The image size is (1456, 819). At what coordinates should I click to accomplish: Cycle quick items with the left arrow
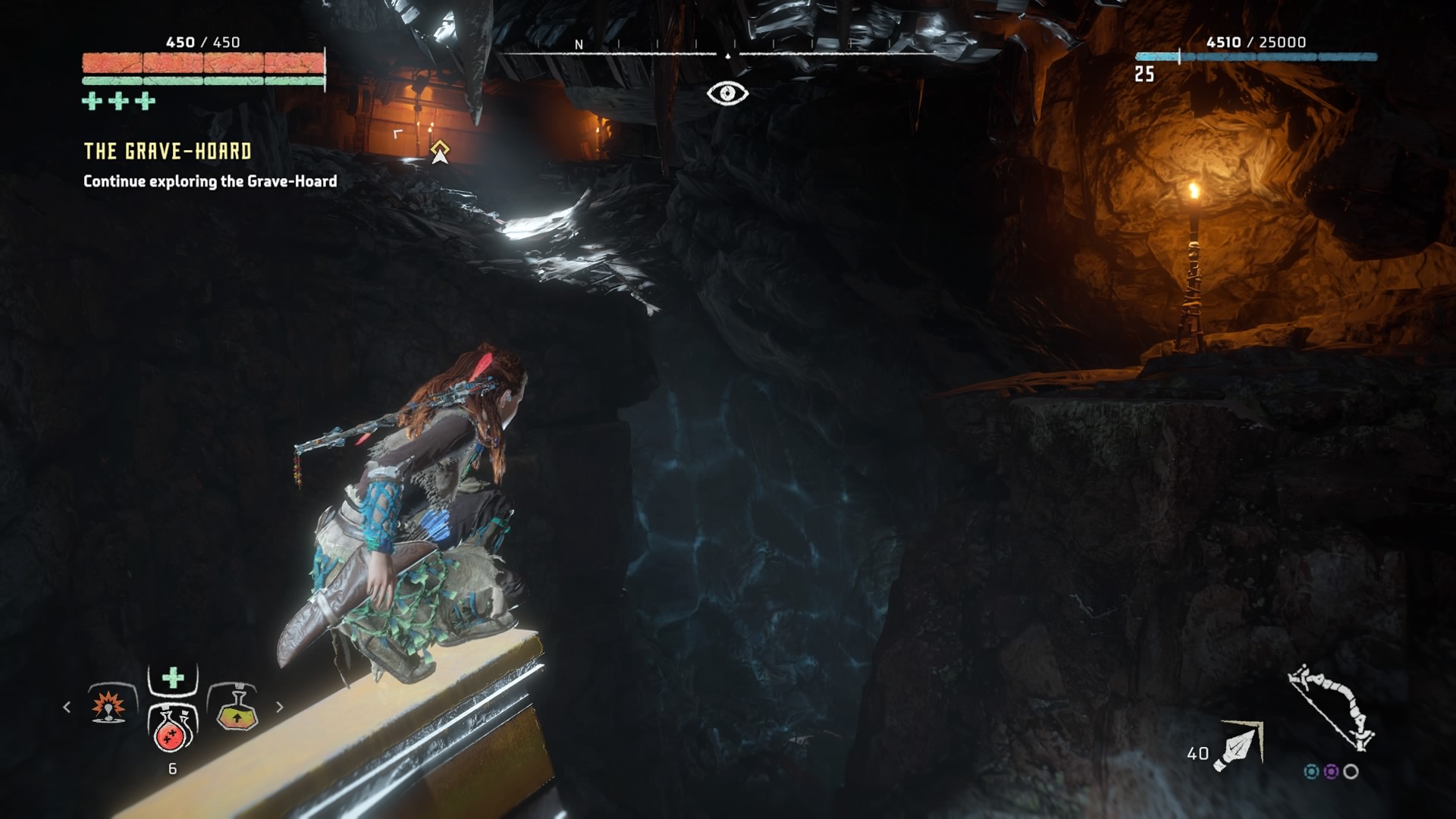click(67, 707)
